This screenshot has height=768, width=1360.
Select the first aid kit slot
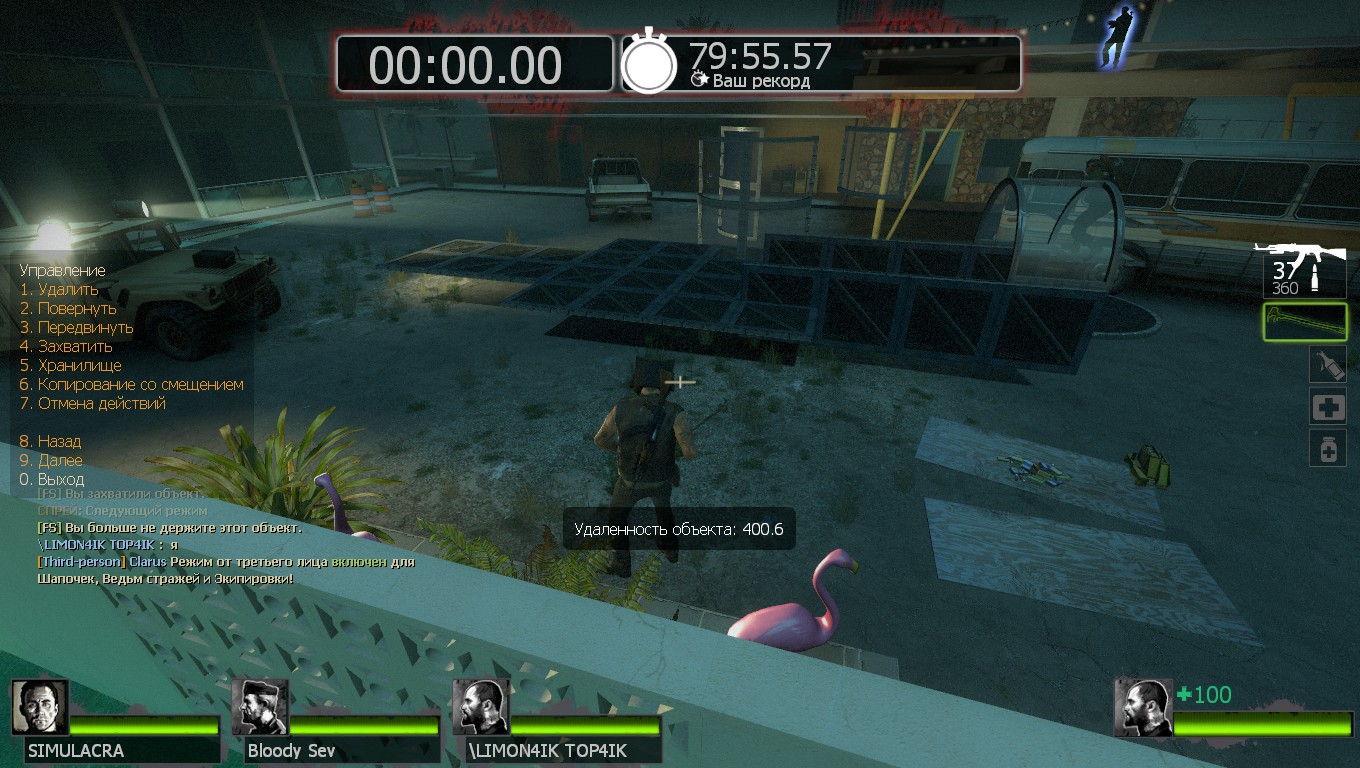pyautogui.click(x=1327, y=407)
